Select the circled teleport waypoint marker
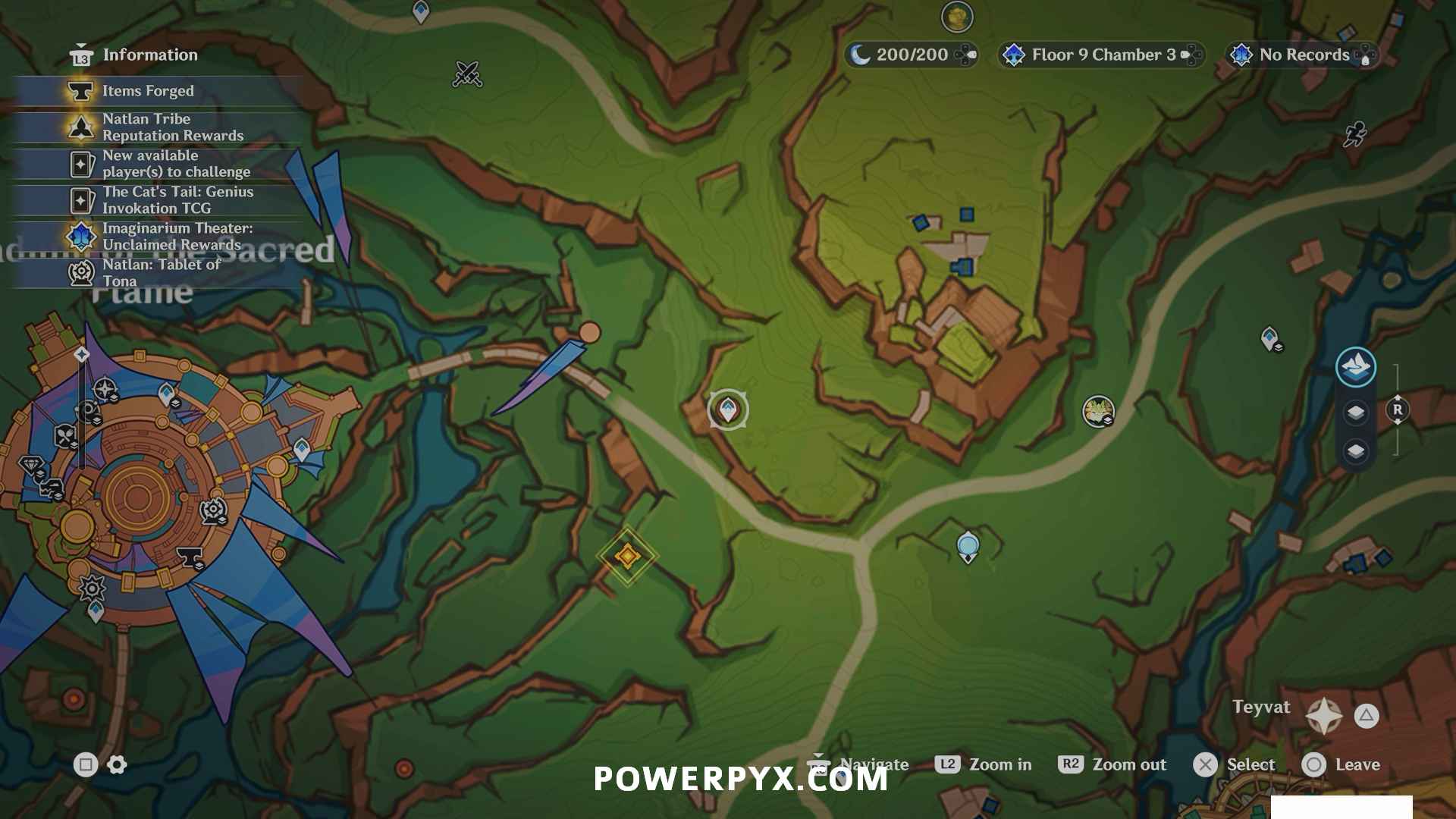Screen dimensions: 1456x819 (x=728, y=409)
